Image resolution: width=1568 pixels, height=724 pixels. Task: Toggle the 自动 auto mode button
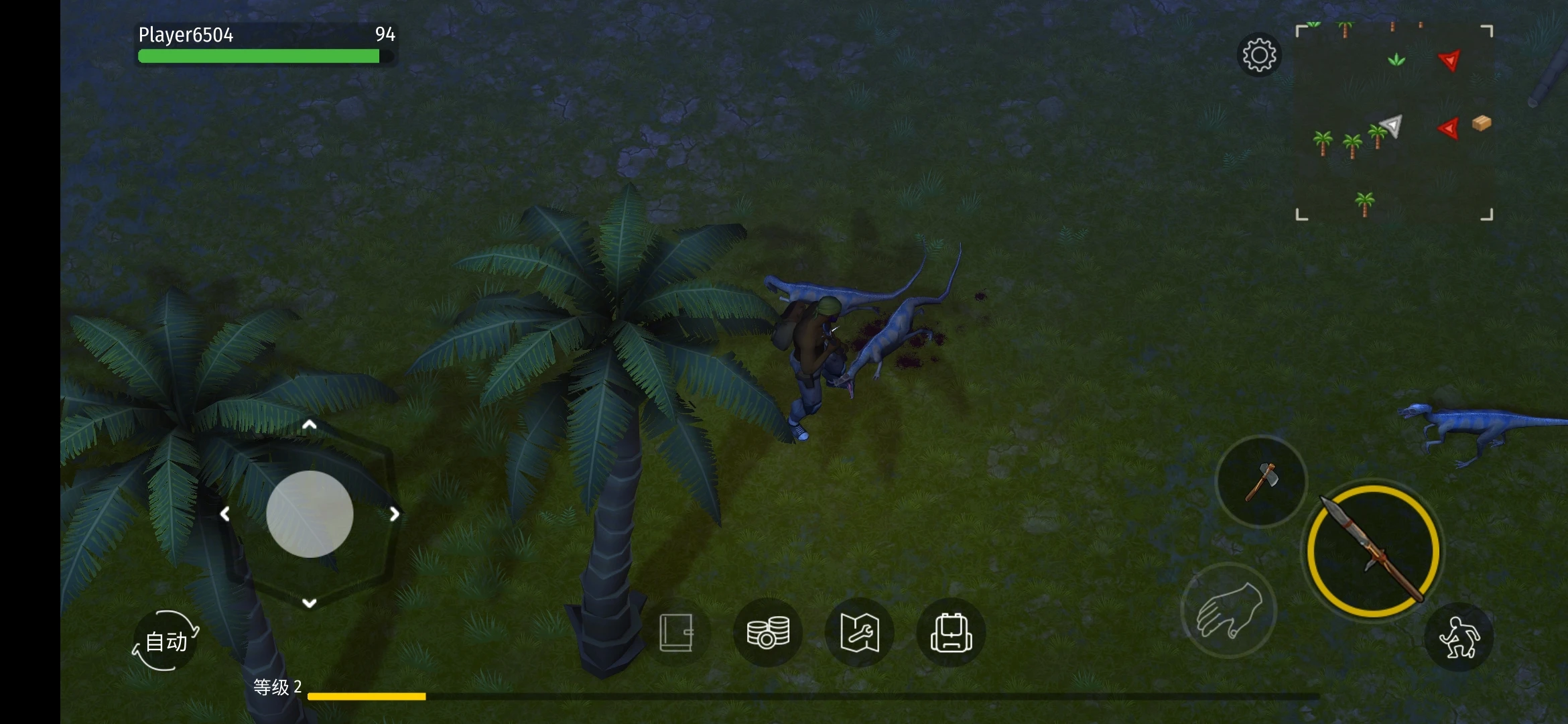point(166,641)
